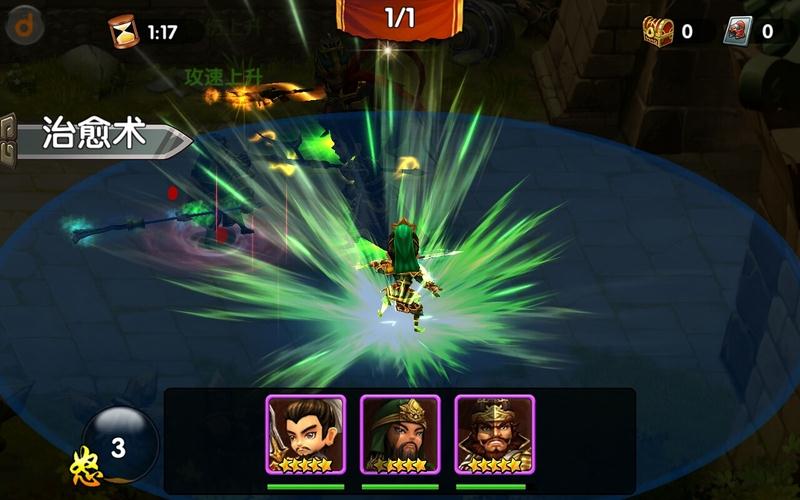
Task: Tap the rage orb showing 3
Action: [x=119, y=445]
